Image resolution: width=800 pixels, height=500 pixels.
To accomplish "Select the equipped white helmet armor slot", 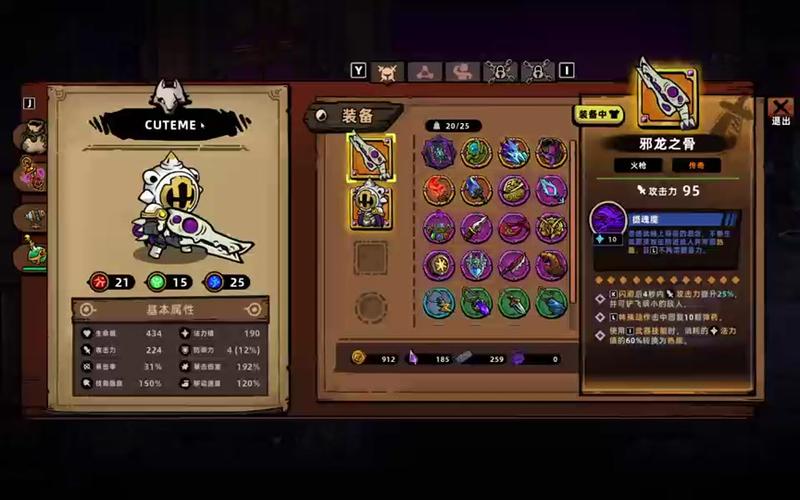I will tap(370, 207).
